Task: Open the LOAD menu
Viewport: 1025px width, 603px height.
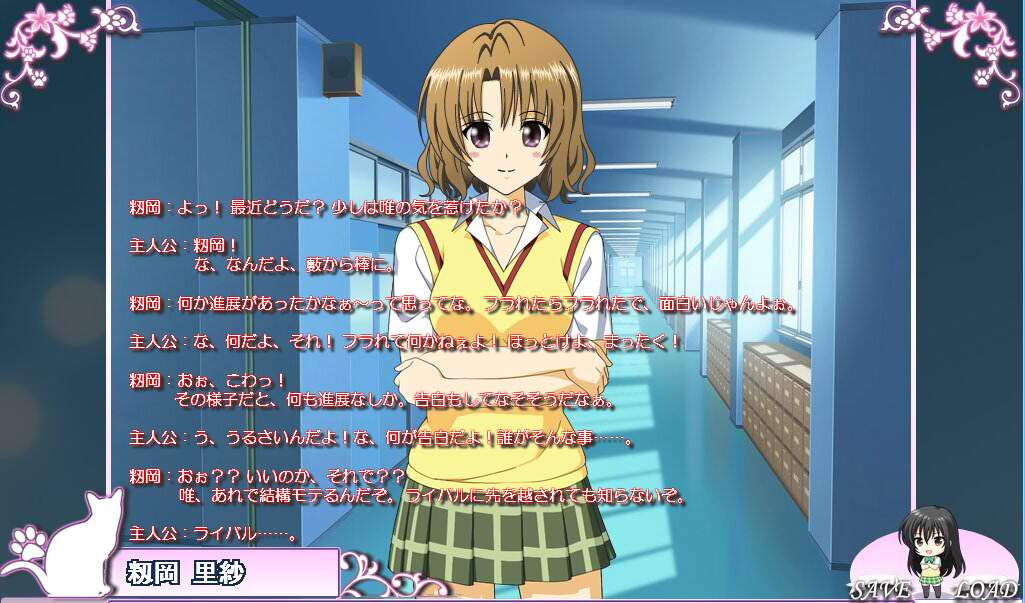Action: click(x=985, y=589)
